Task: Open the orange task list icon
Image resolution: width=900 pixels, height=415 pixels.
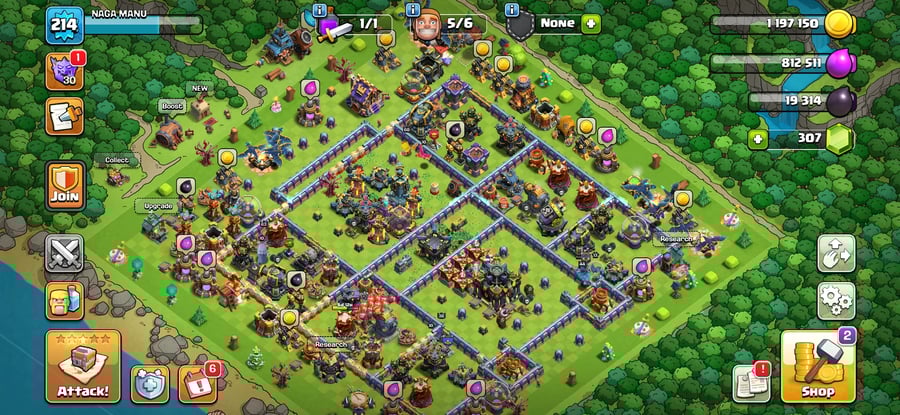Action: coord(64,116)
